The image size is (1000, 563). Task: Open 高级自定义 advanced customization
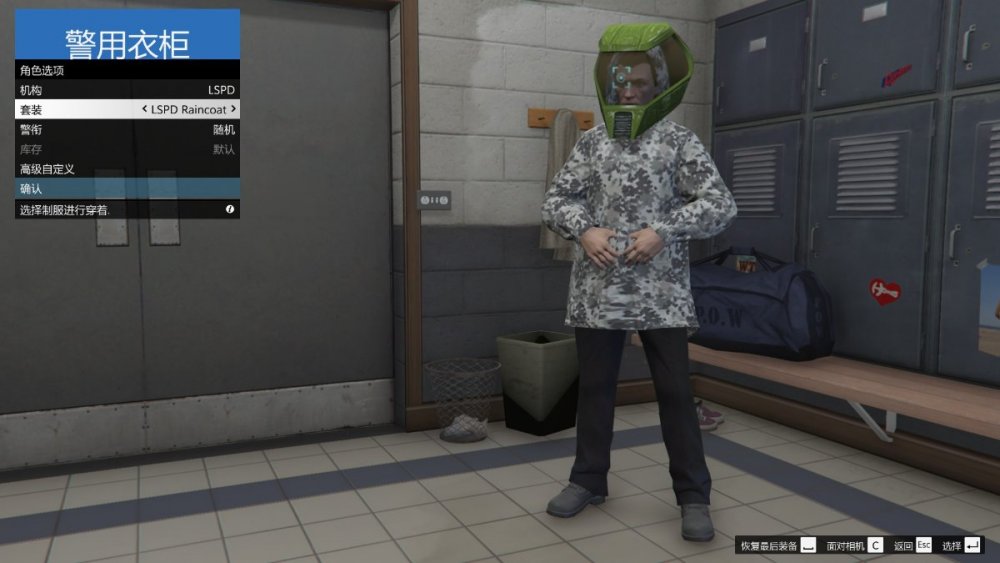[x=127, y=169]
